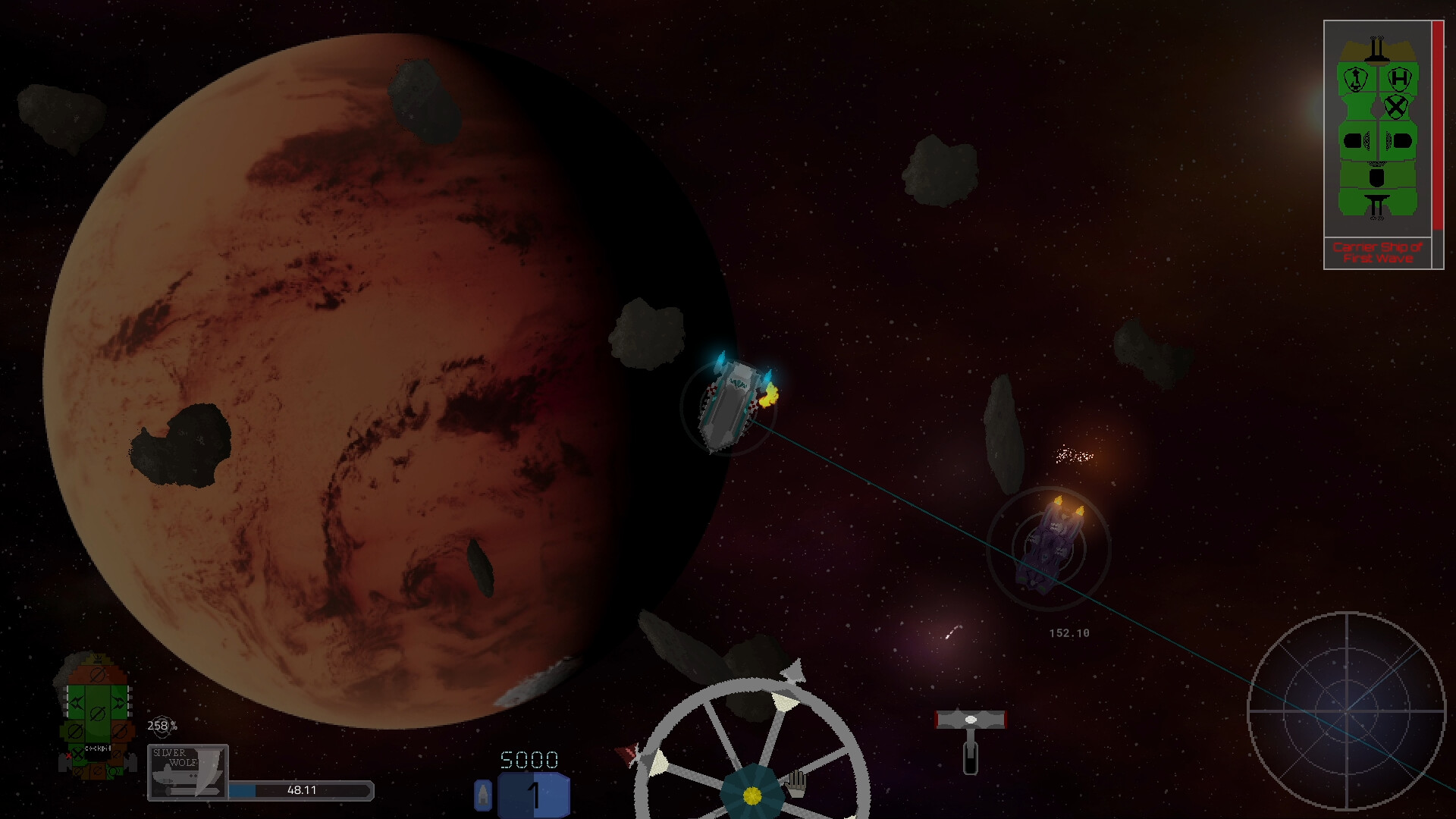Viewport: 1456px width, 819px height.
Task: Click the yellow hub of the ship wheel
Action: 752,795
